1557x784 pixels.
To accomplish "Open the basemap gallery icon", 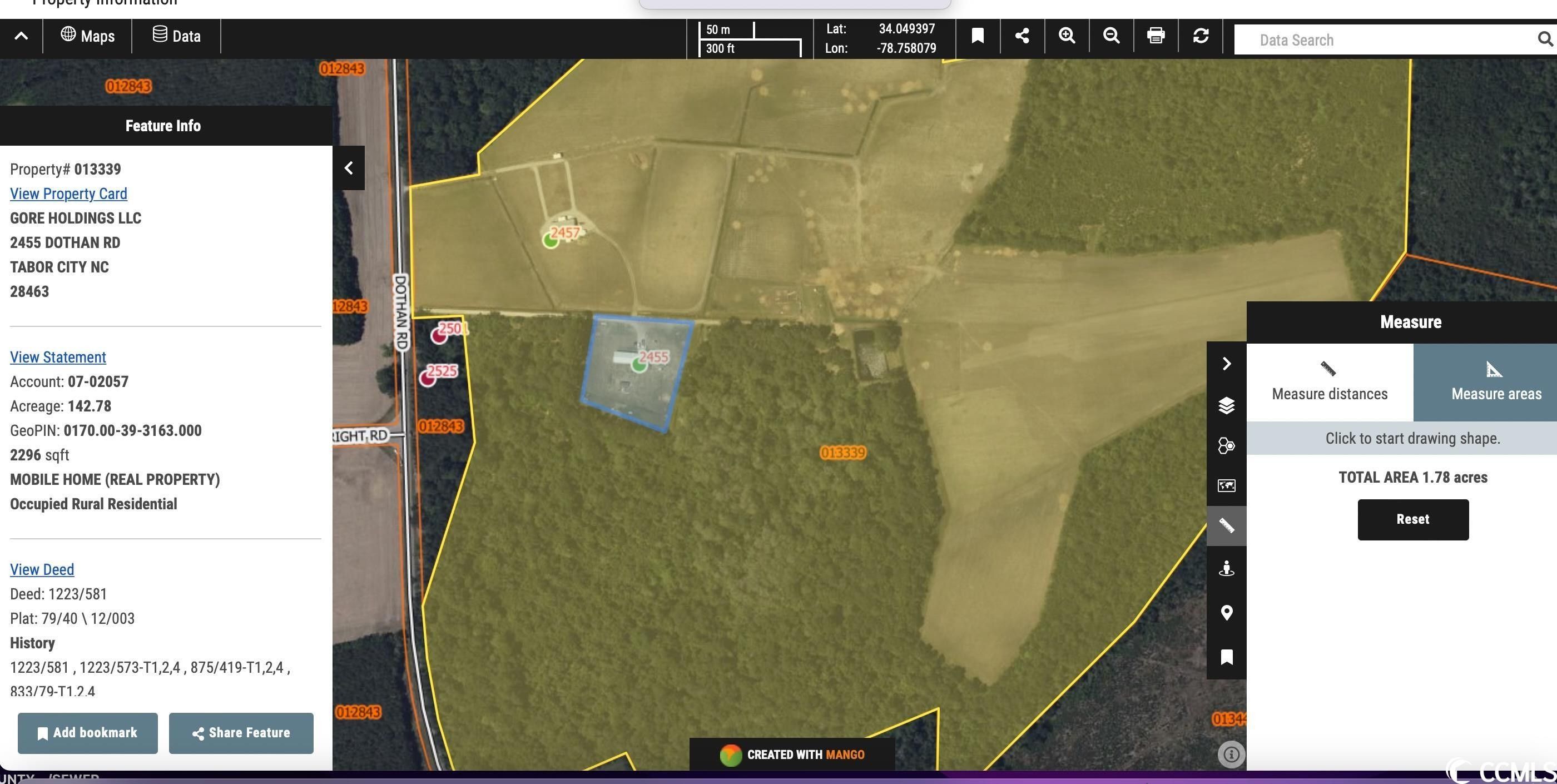I will [x=1226, y=485].
